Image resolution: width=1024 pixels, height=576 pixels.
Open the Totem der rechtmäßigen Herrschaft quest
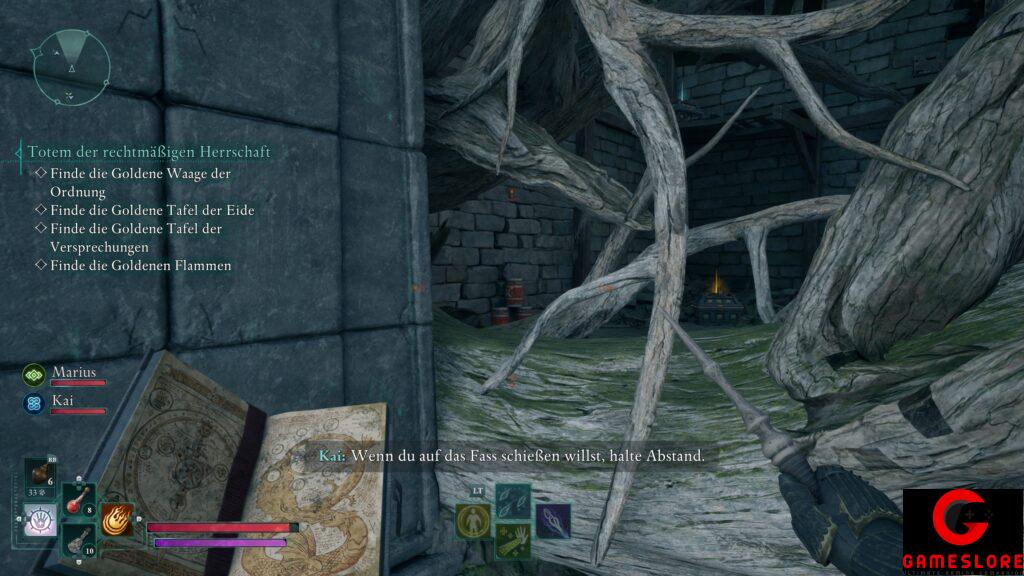click(x=148, y=152)
